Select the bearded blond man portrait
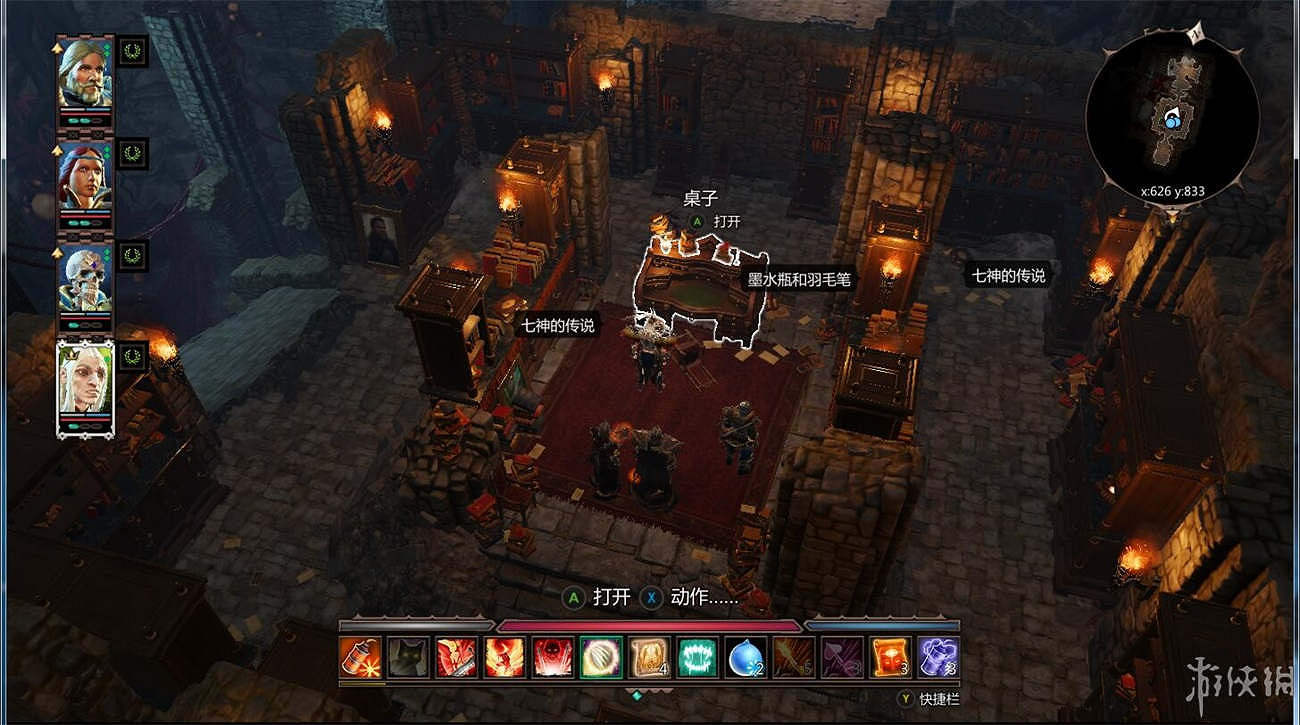1300x725 pixels. 85,75
